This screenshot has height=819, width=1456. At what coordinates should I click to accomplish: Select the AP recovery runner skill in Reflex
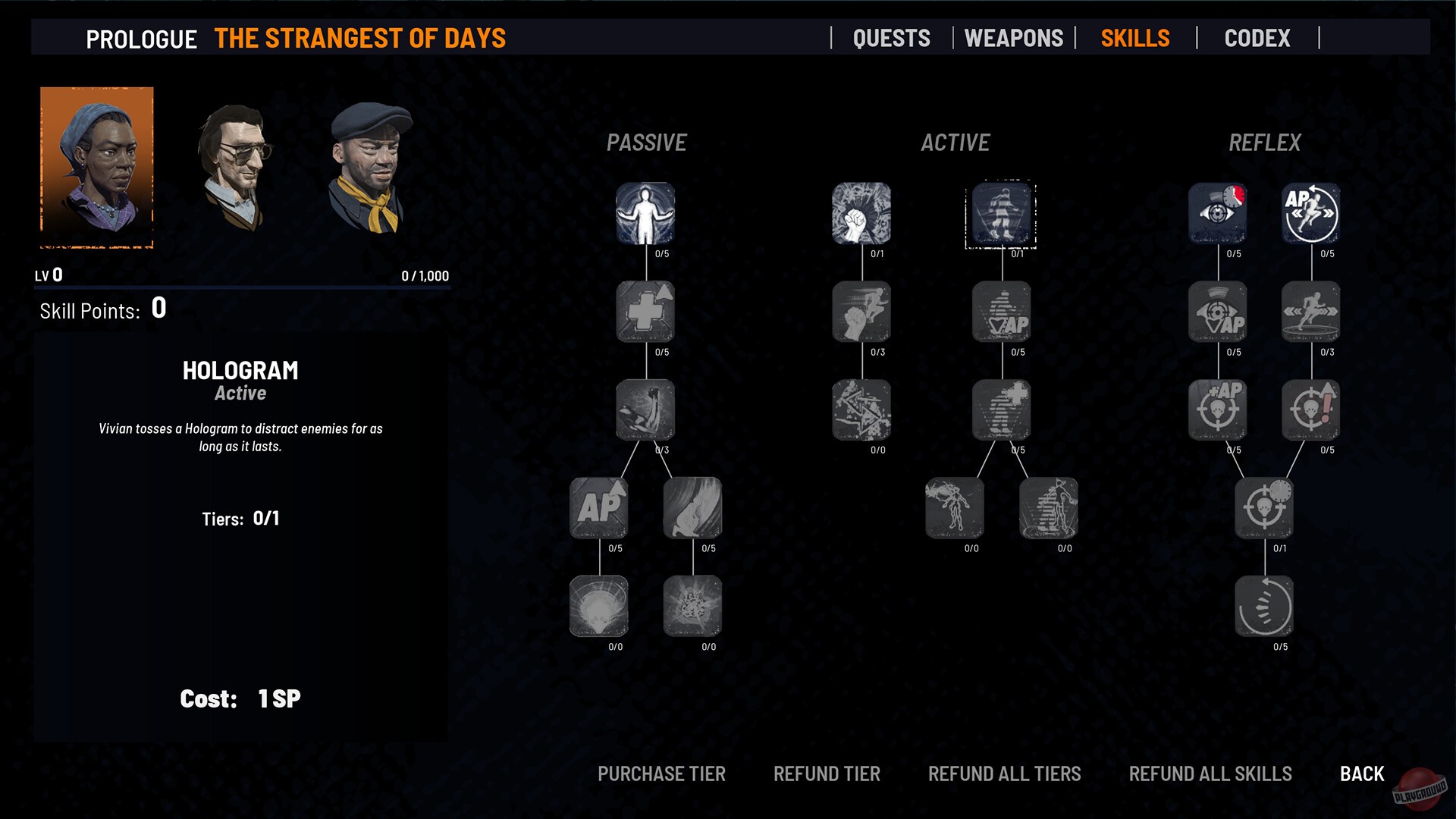[x=1310, y=215]
